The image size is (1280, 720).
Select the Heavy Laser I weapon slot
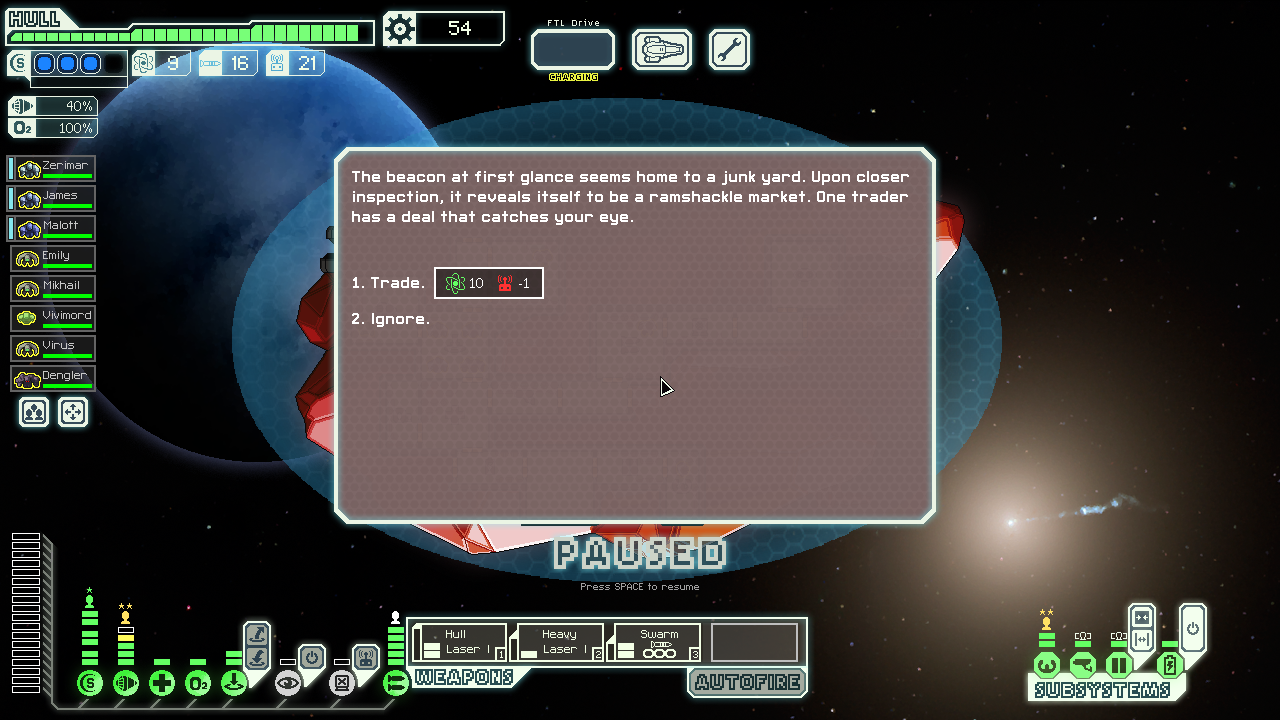coord(558,642)
